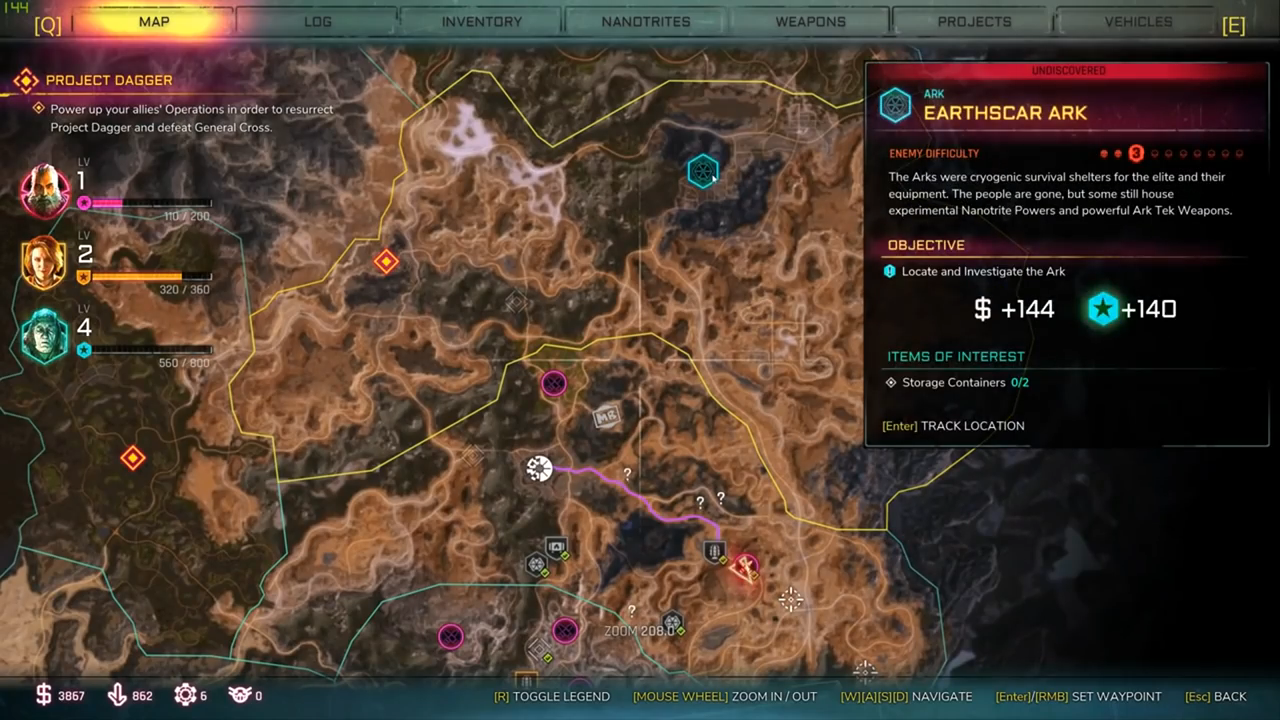Click the white player position marker
1280x720 pixels.
[539, 467]
